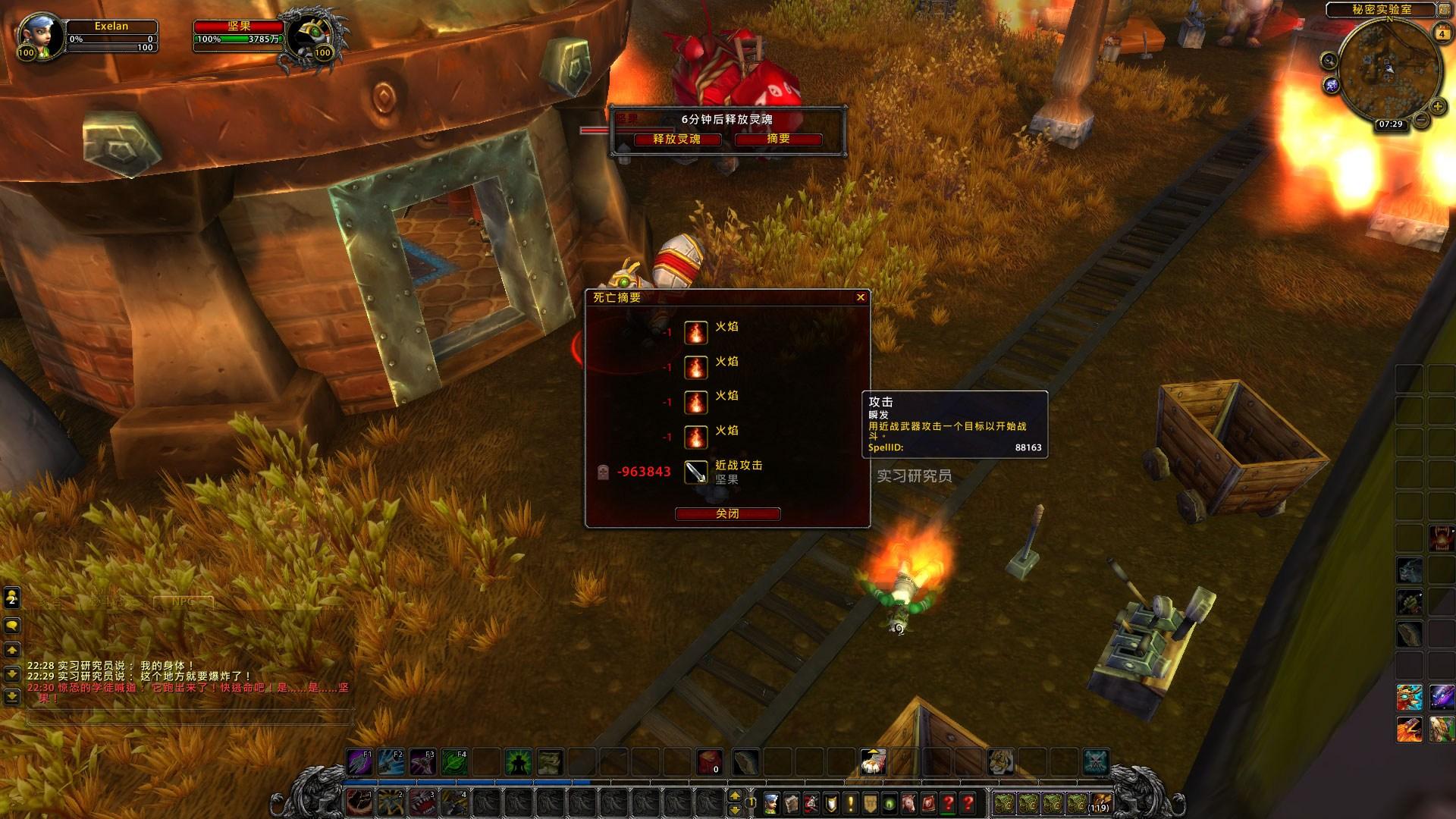Click the 释放灵魂 release spirit button
The height and width of the screenshot is (819, 1456).
(x=677, y=140)
